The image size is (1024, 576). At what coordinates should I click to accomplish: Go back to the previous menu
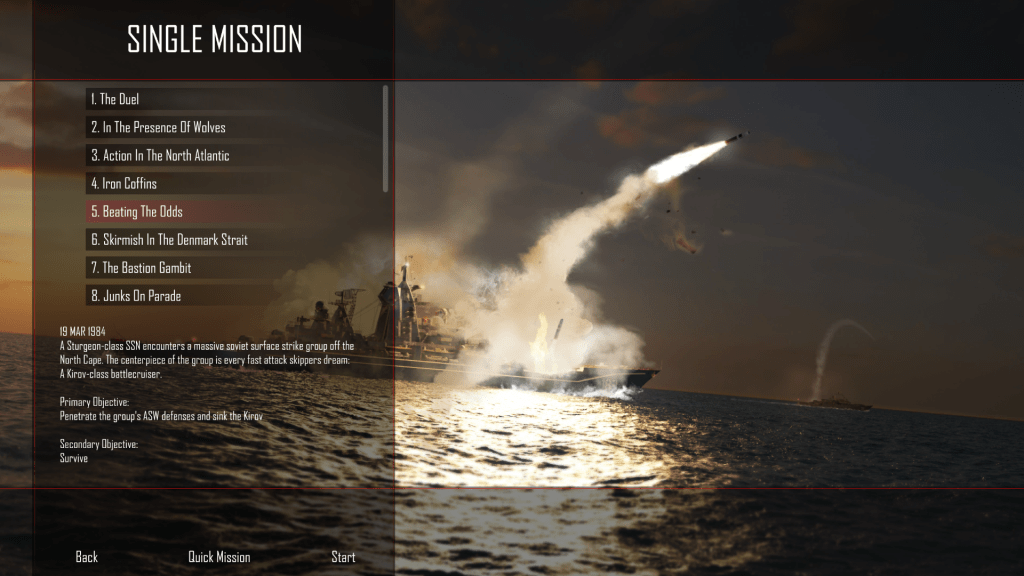(x=87, y=557)
